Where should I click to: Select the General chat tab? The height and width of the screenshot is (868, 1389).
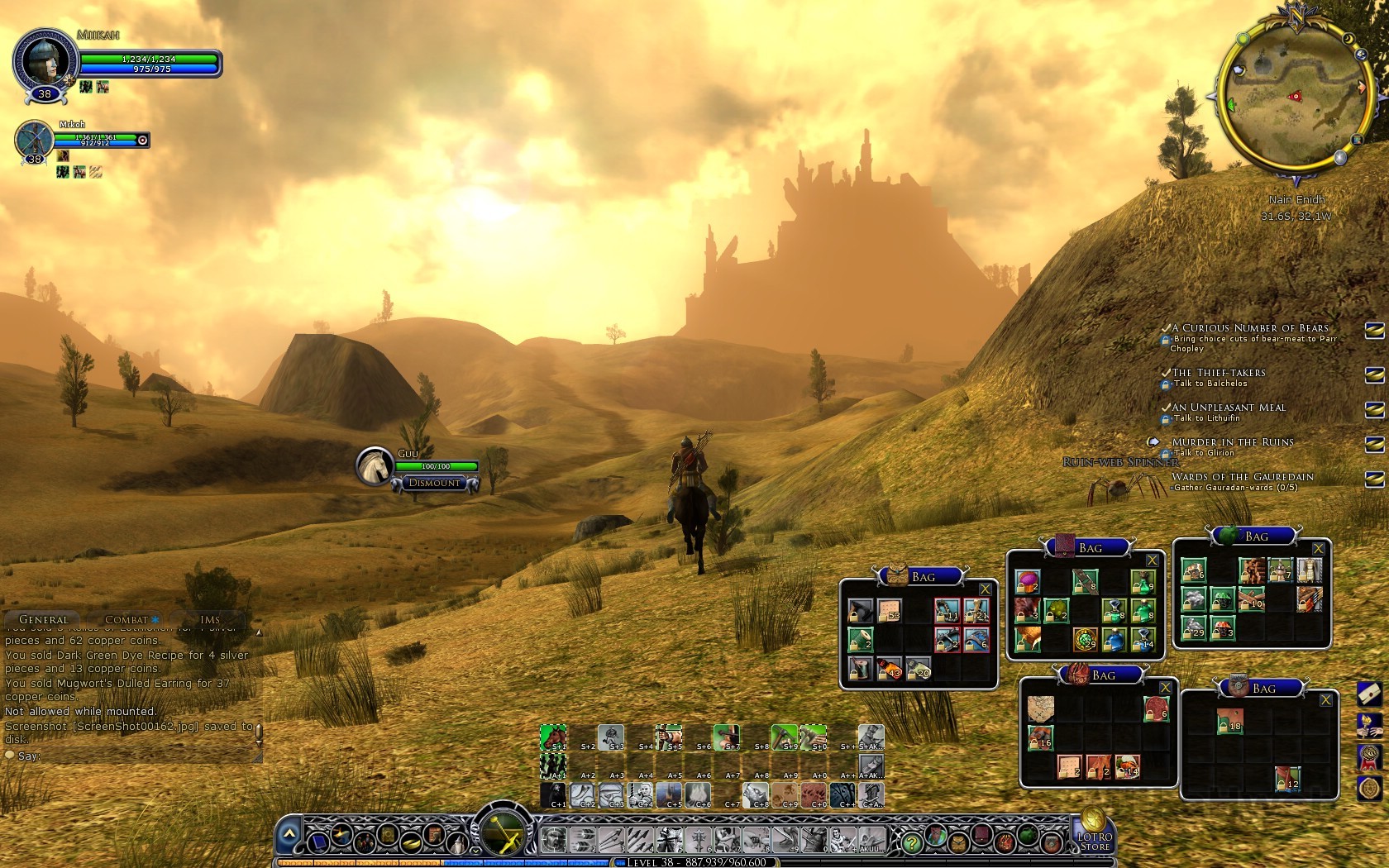[43, 619]
